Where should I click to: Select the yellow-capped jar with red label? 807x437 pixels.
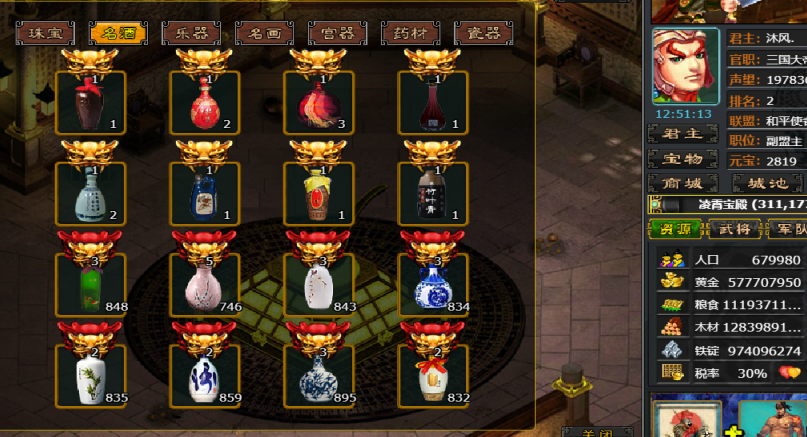click(x=320, y=193)
